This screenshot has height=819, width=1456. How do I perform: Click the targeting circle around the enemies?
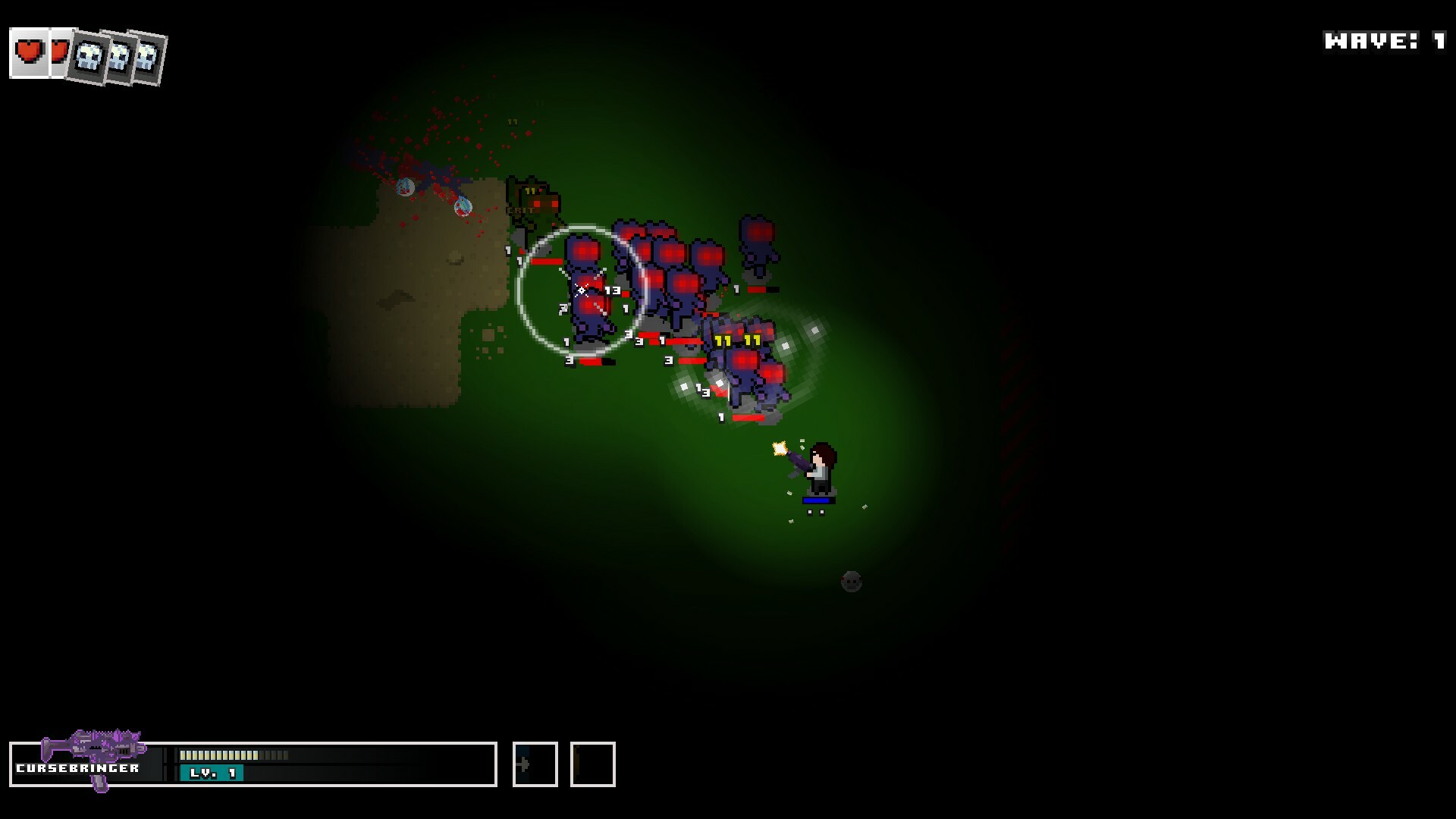[579, 290]
